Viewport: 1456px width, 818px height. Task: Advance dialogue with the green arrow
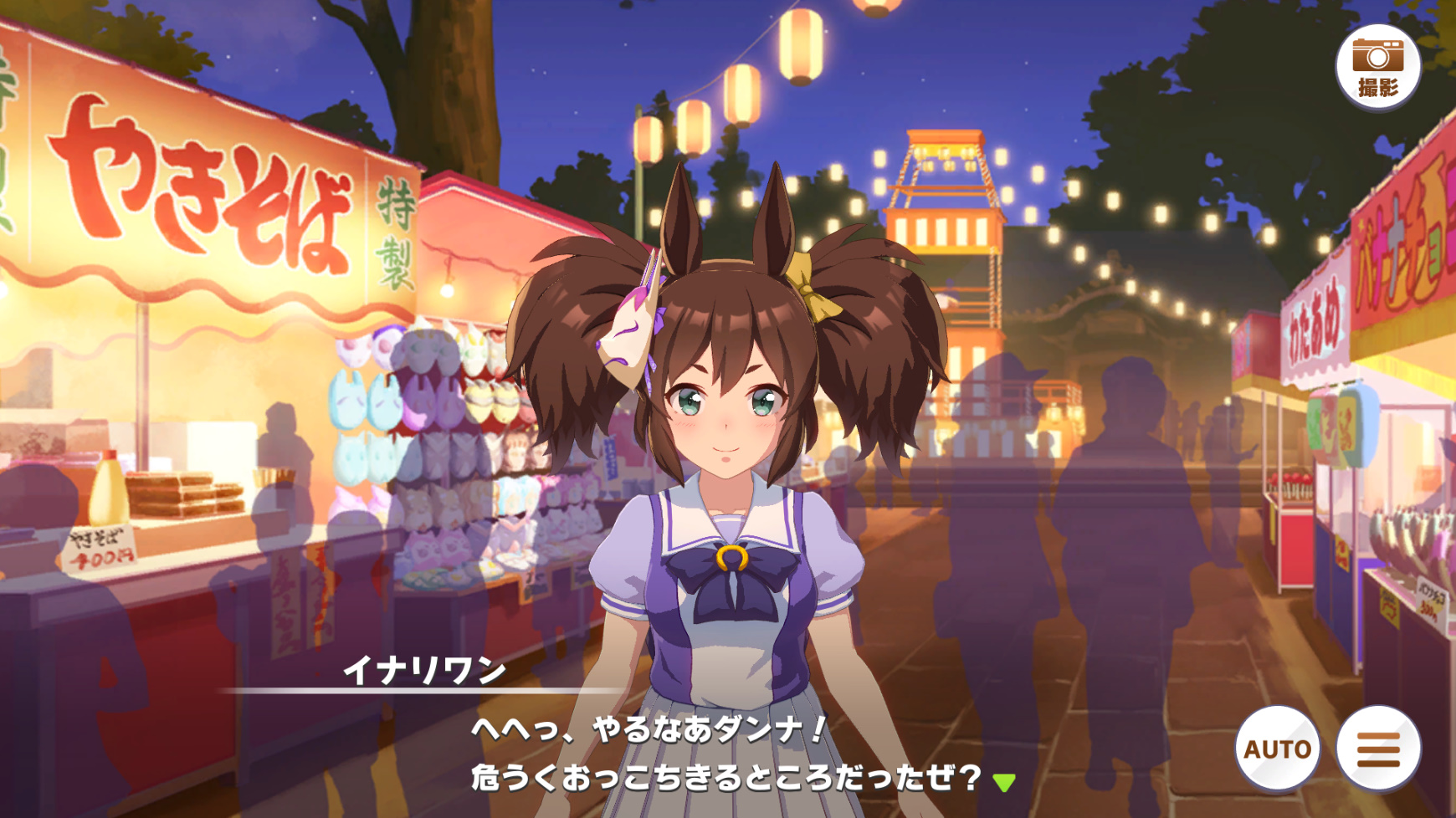(x=1004, y=782)
